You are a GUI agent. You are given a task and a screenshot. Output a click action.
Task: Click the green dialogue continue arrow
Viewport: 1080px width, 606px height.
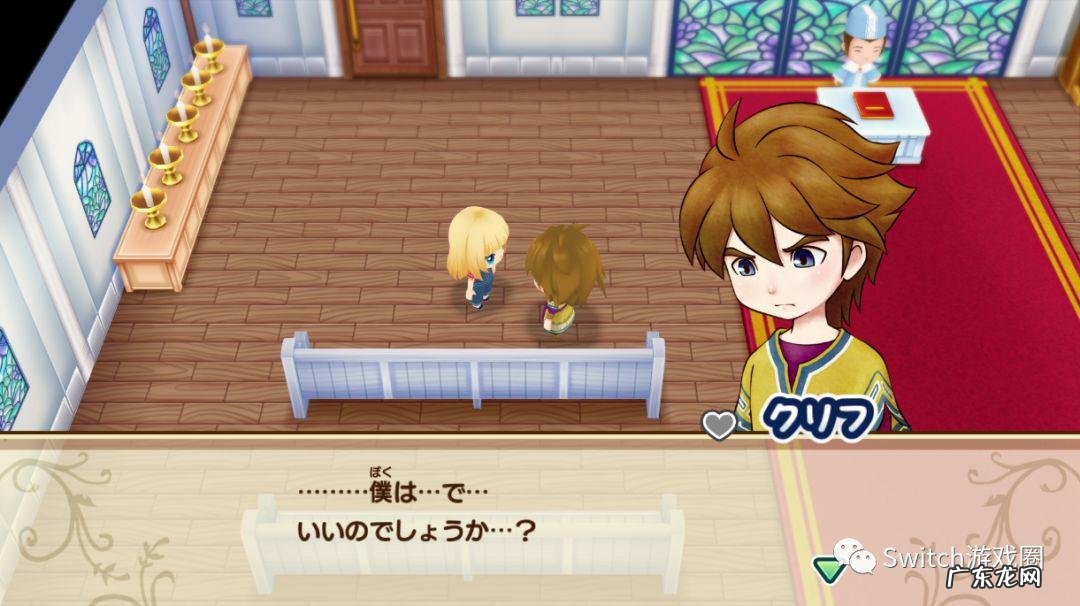point(828,566)
